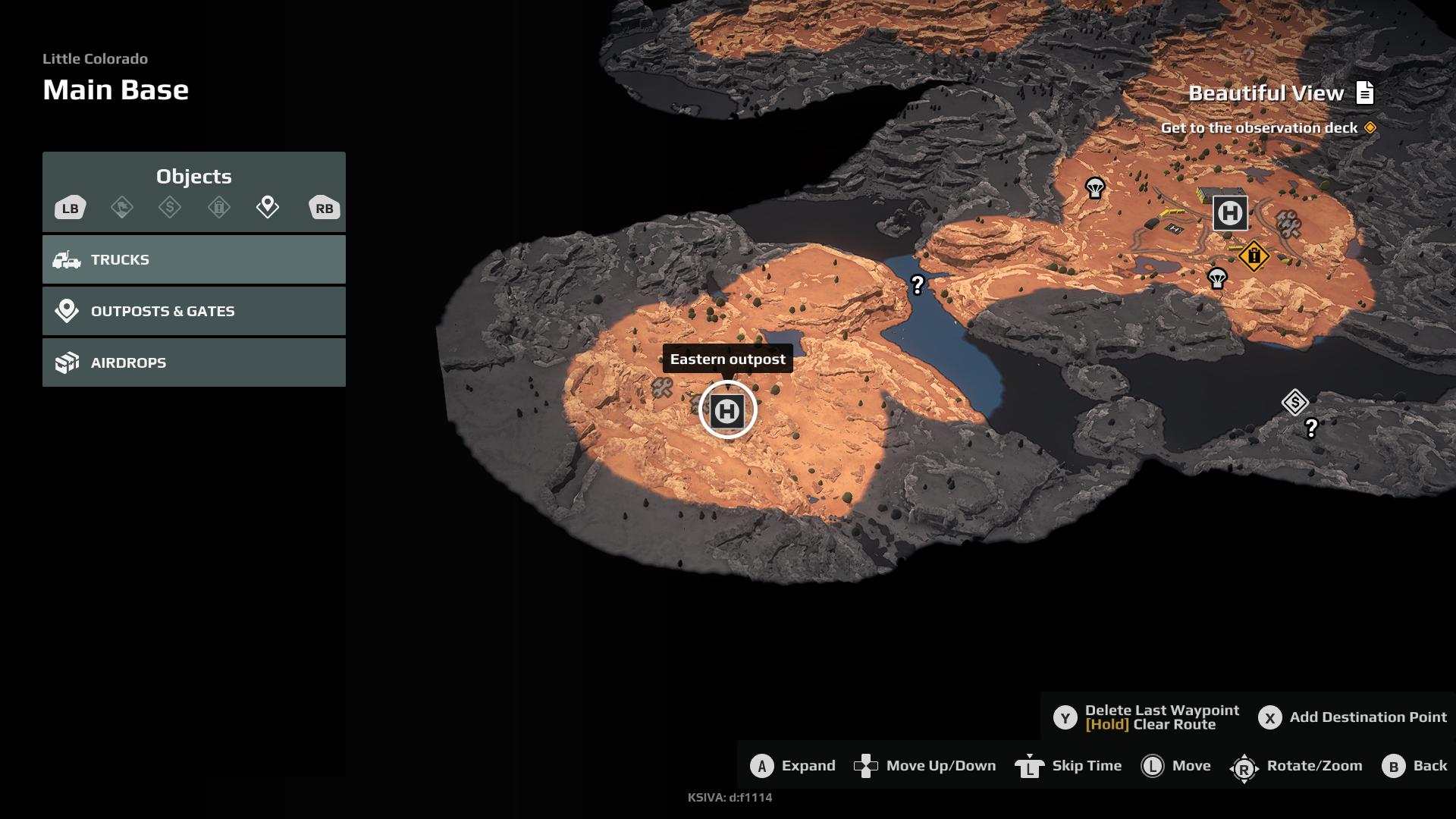Open the Airdrops list
The height and width of the screenshot is (819, 1456).
click(x=193, y=362)
